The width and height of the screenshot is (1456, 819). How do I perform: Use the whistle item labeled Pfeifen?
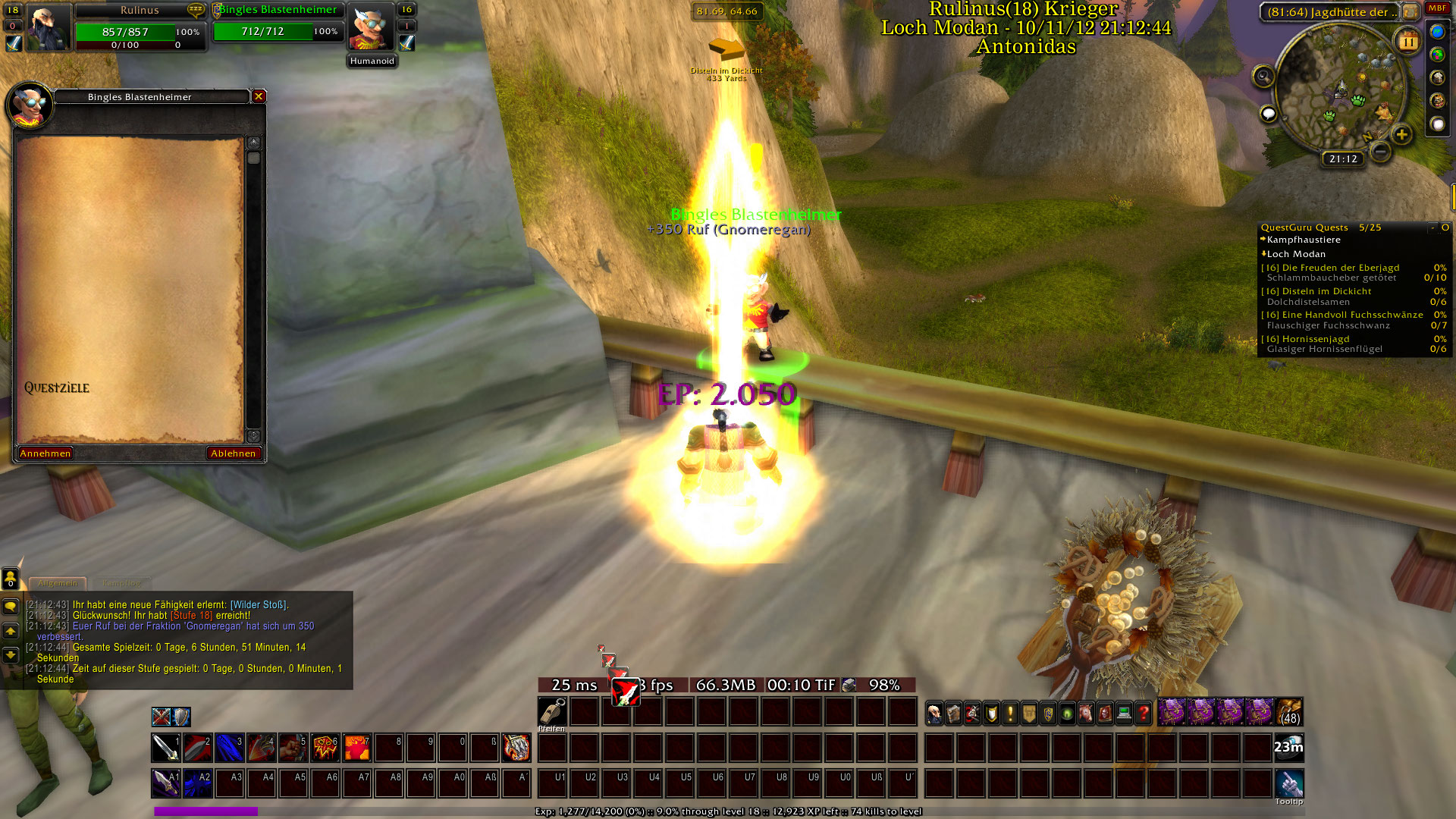(x=552, y=712)
